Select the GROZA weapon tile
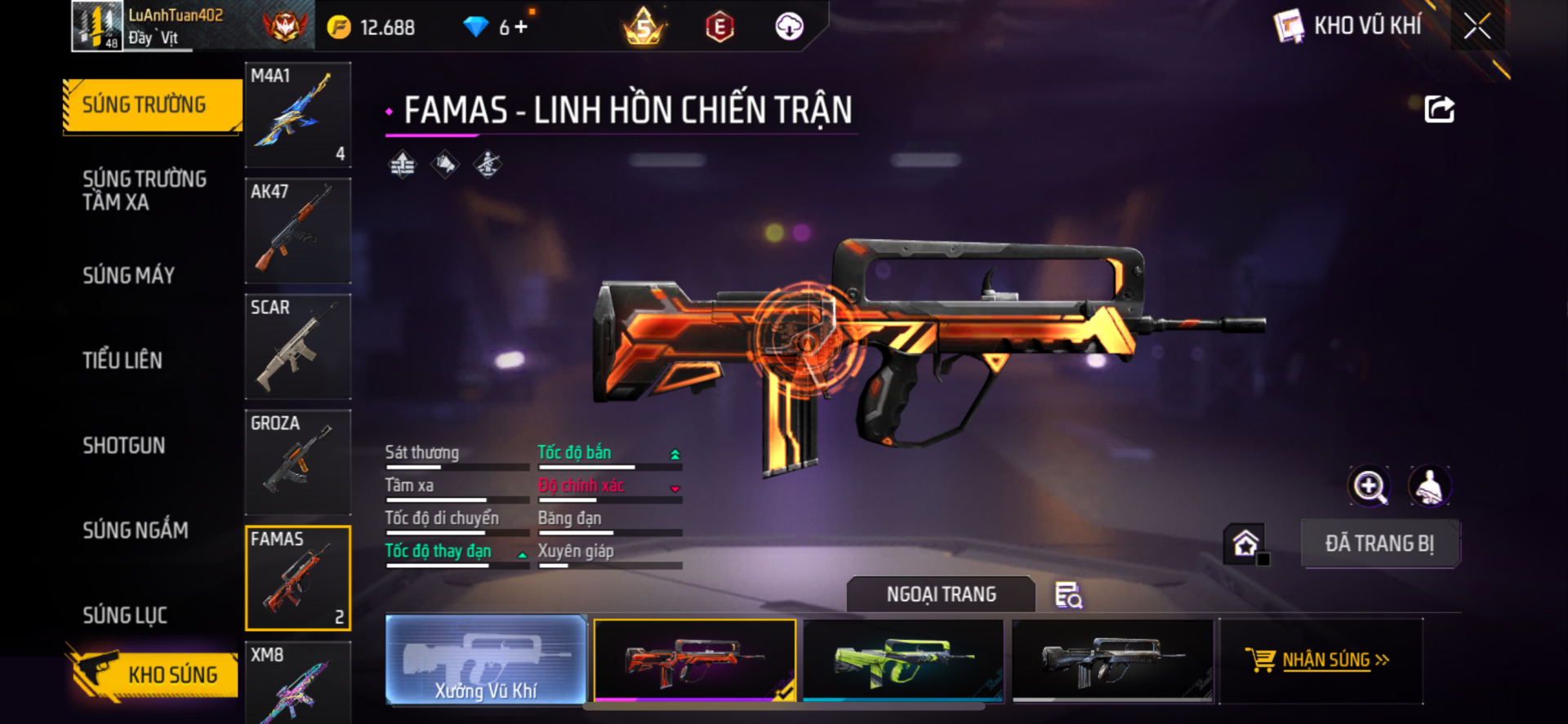This screenshot has height=724, width=1568. tap(298, 463)
